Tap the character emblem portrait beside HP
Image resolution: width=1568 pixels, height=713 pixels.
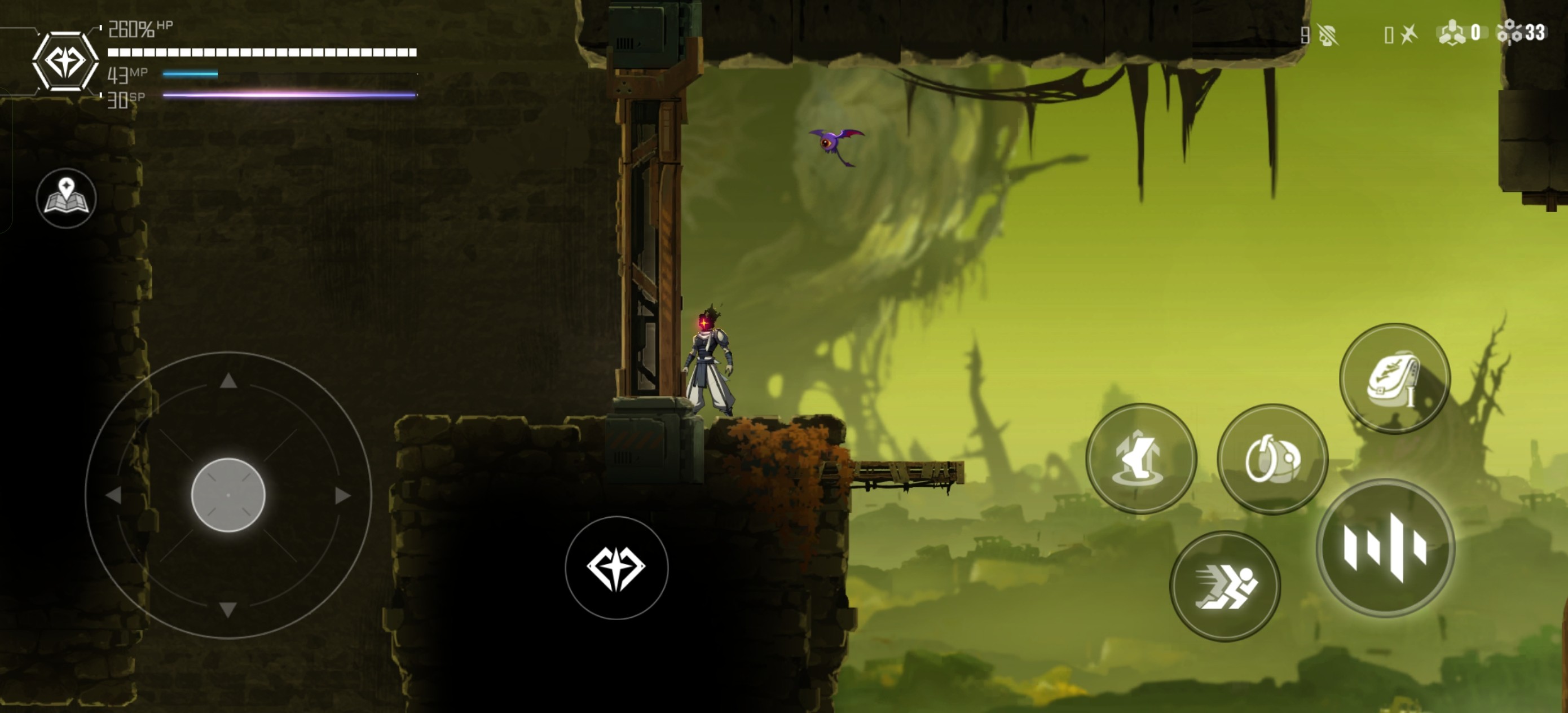click(x=65, y=61)
